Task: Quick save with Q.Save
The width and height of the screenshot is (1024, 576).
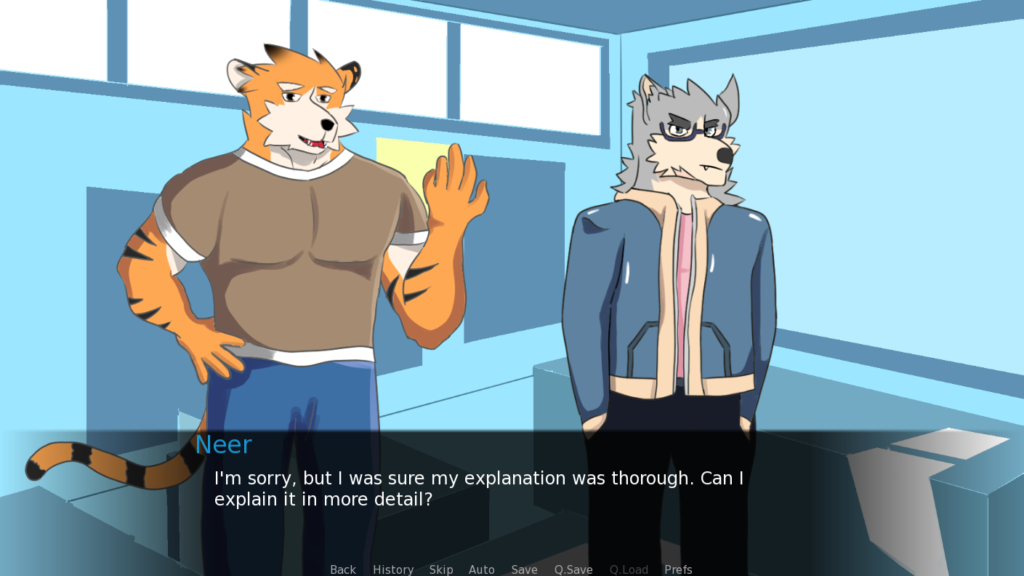Action: click(x=573, y=569)
